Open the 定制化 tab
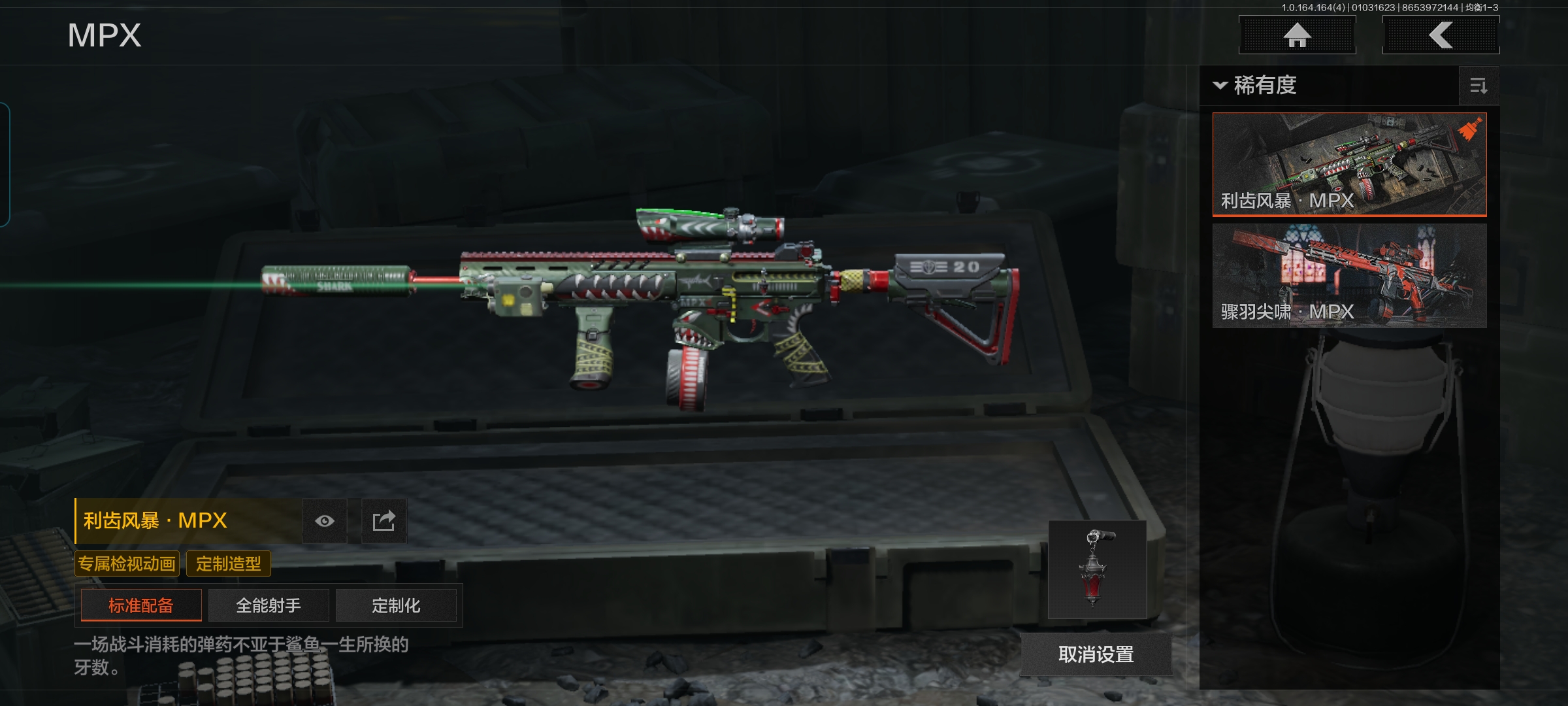Image resolution: width=1568 pixels, height=706 pixels. click(396, 605)
